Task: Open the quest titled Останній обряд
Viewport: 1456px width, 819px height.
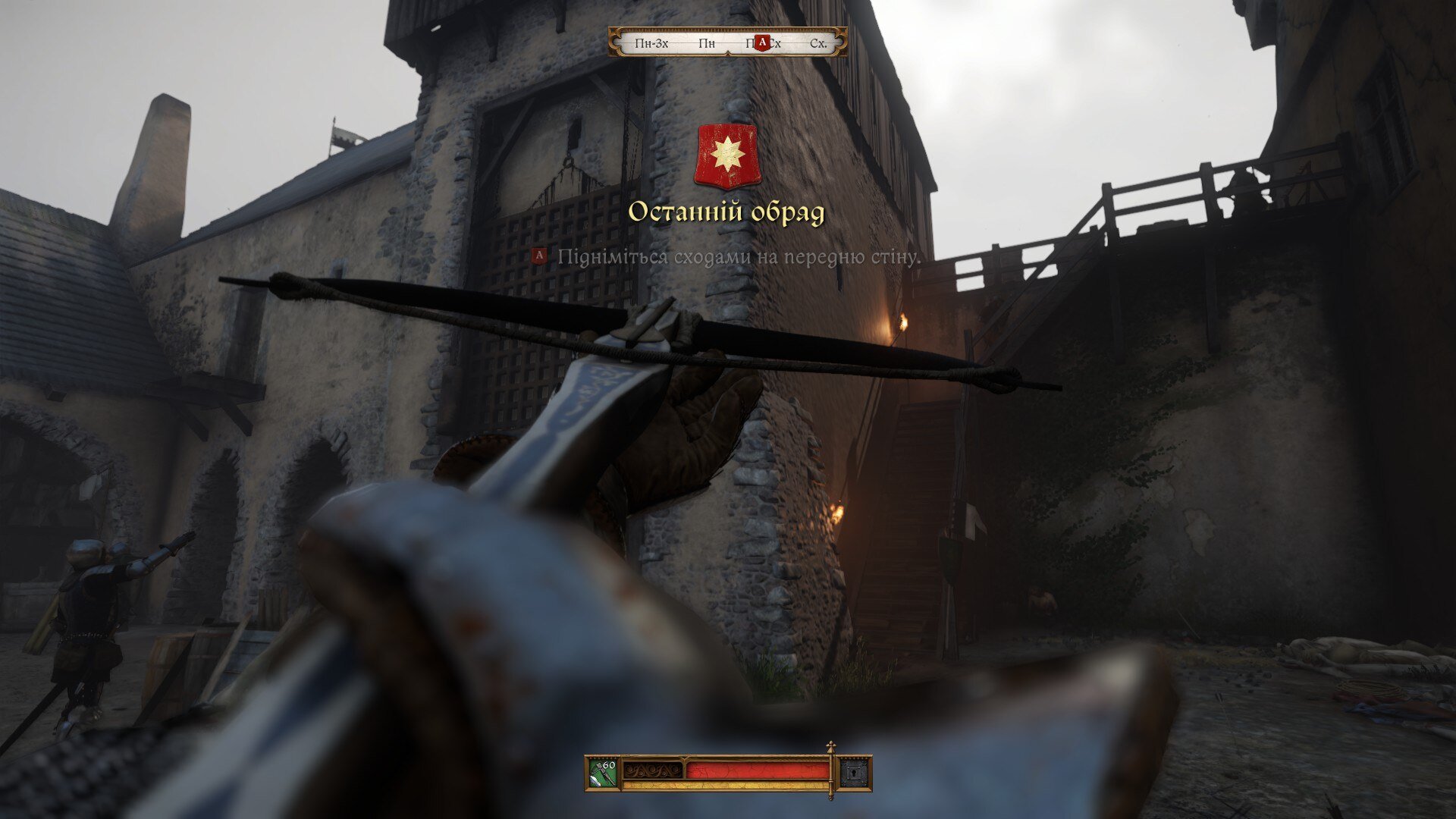Action: 726,213
